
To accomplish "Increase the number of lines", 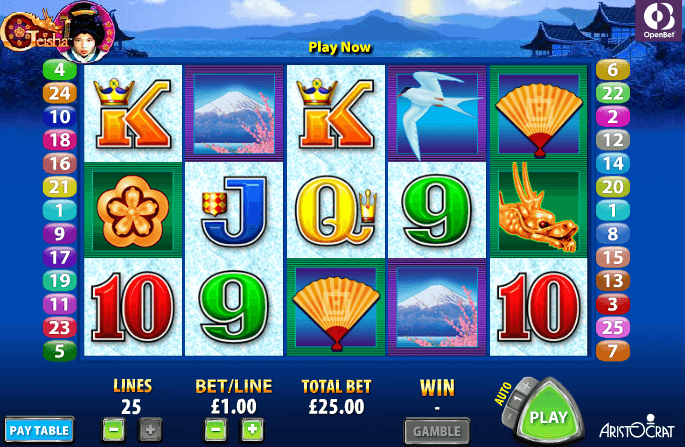I will click(x=148, y=431).
